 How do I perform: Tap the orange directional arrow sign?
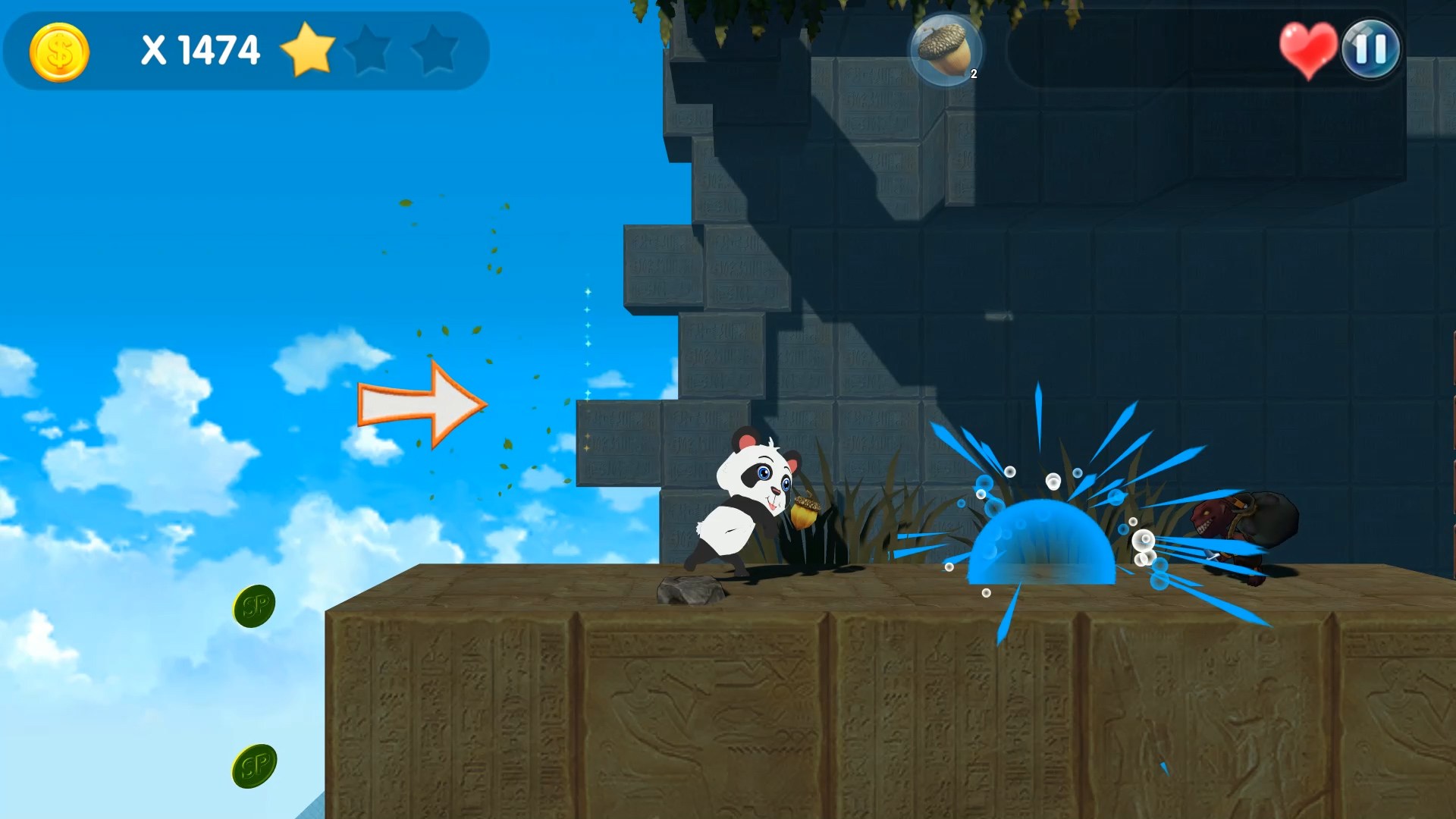point(422,405)
